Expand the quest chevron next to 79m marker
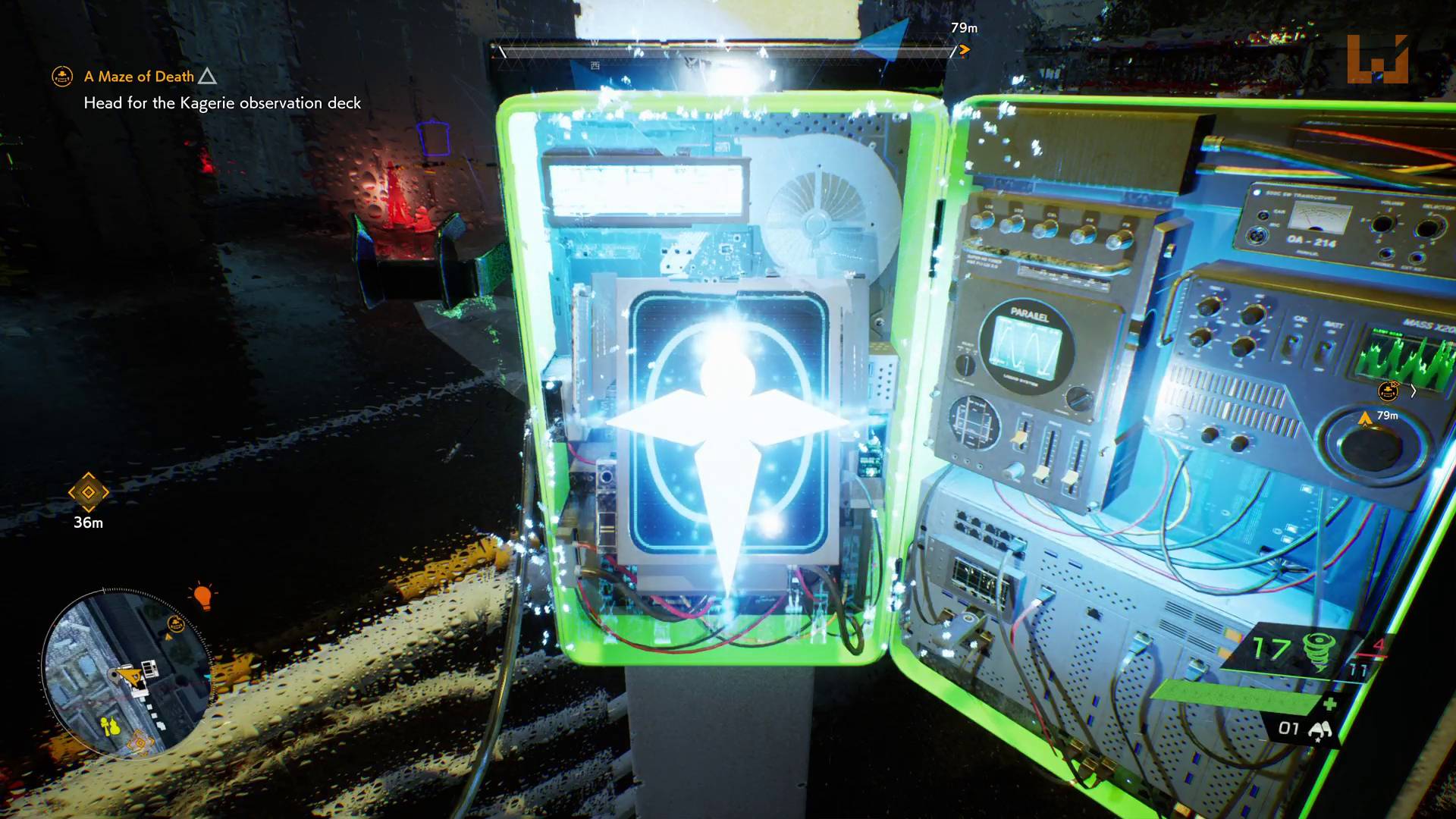This screenshot has width=1456, height=819. (x=1414, y=391)
